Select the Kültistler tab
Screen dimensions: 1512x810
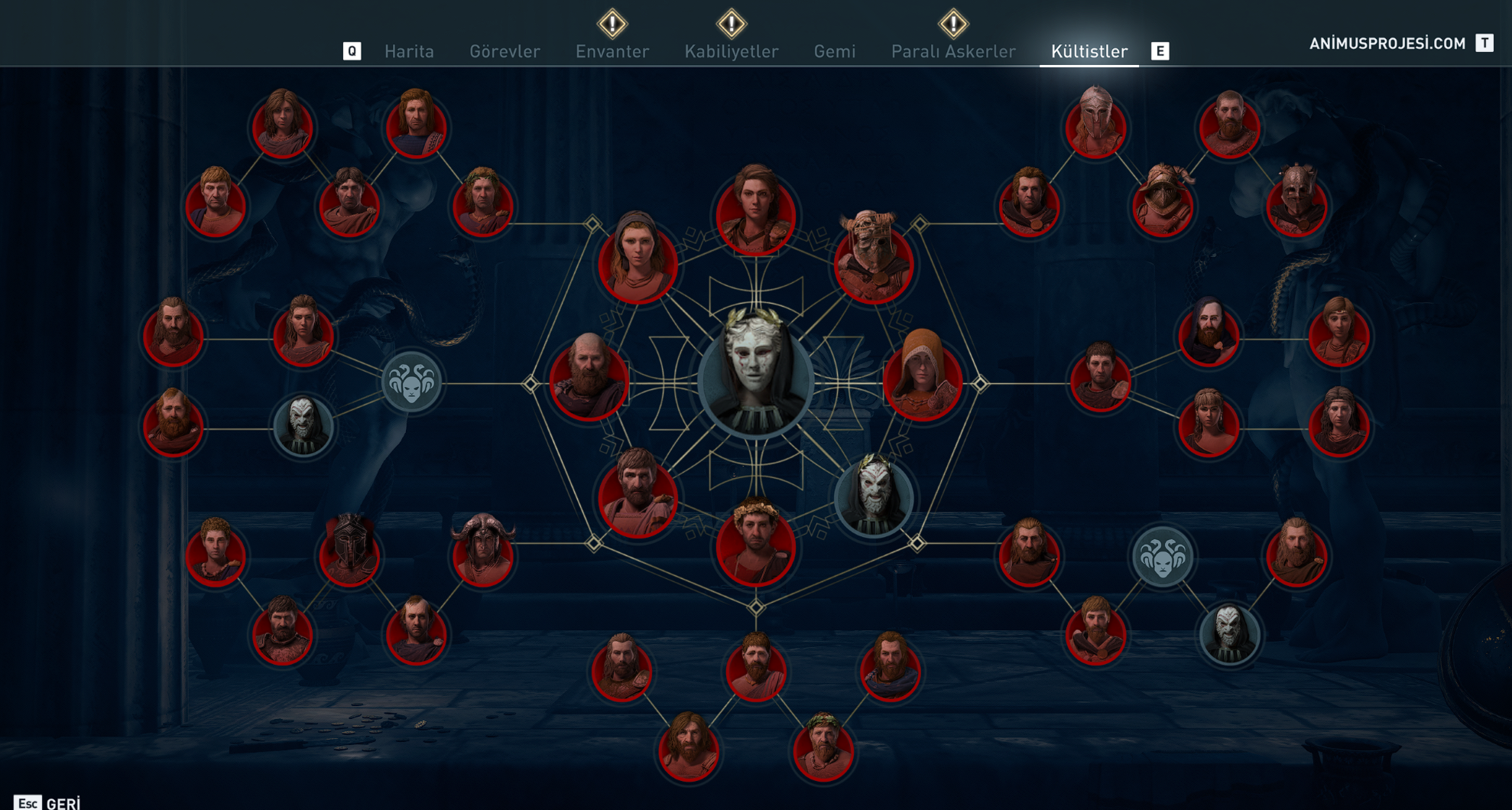[x=1089, y=51]
